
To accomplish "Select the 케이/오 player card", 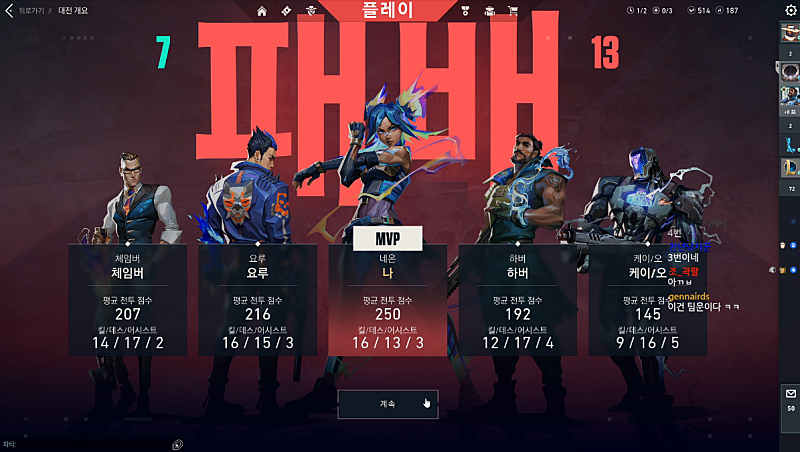I will (647, 299).
